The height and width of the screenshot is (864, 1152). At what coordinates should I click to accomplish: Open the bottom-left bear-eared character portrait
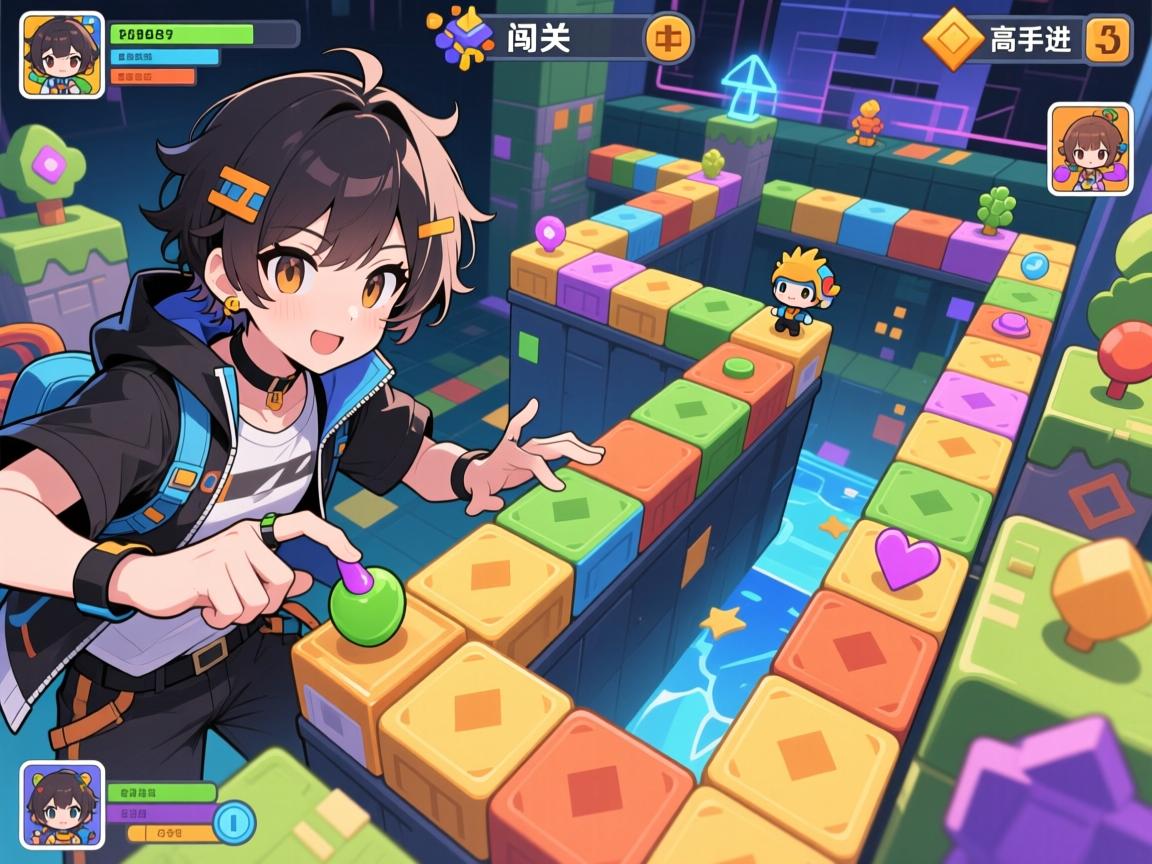pyautogui.click(x=62, y=806)
